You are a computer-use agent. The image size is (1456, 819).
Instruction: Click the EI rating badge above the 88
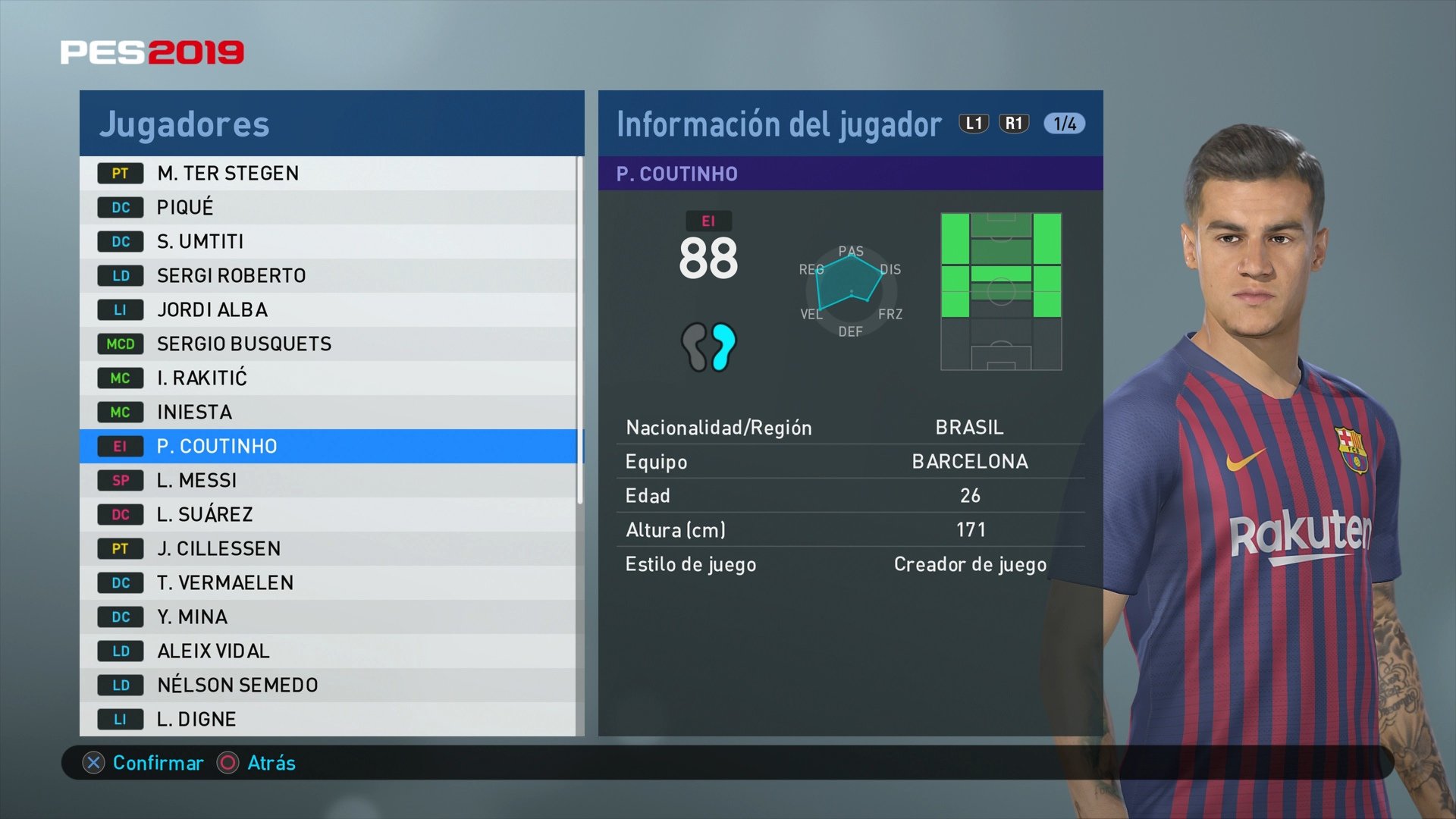708,221
